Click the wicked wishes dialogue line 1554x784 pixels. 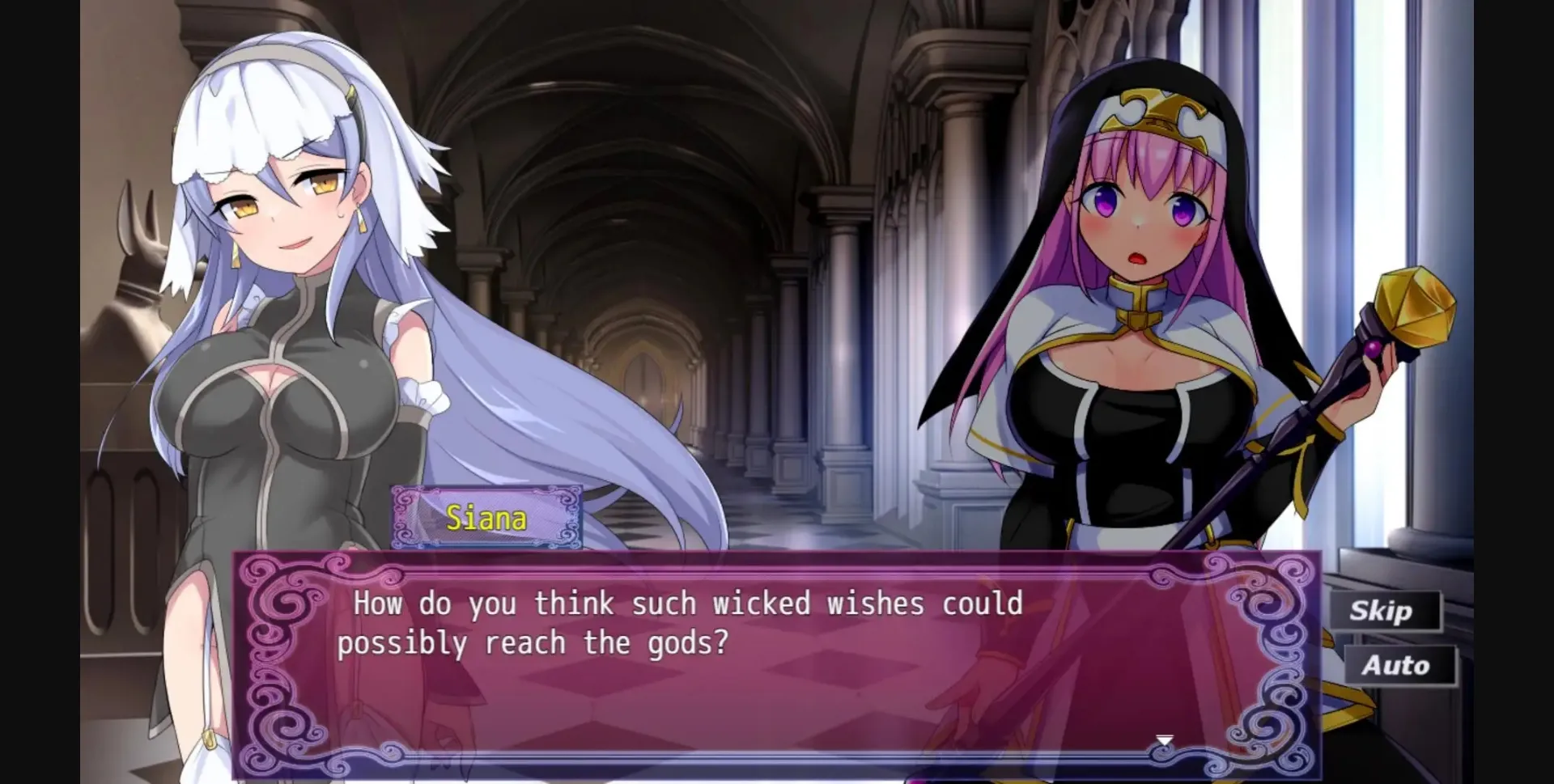point(684,603)
